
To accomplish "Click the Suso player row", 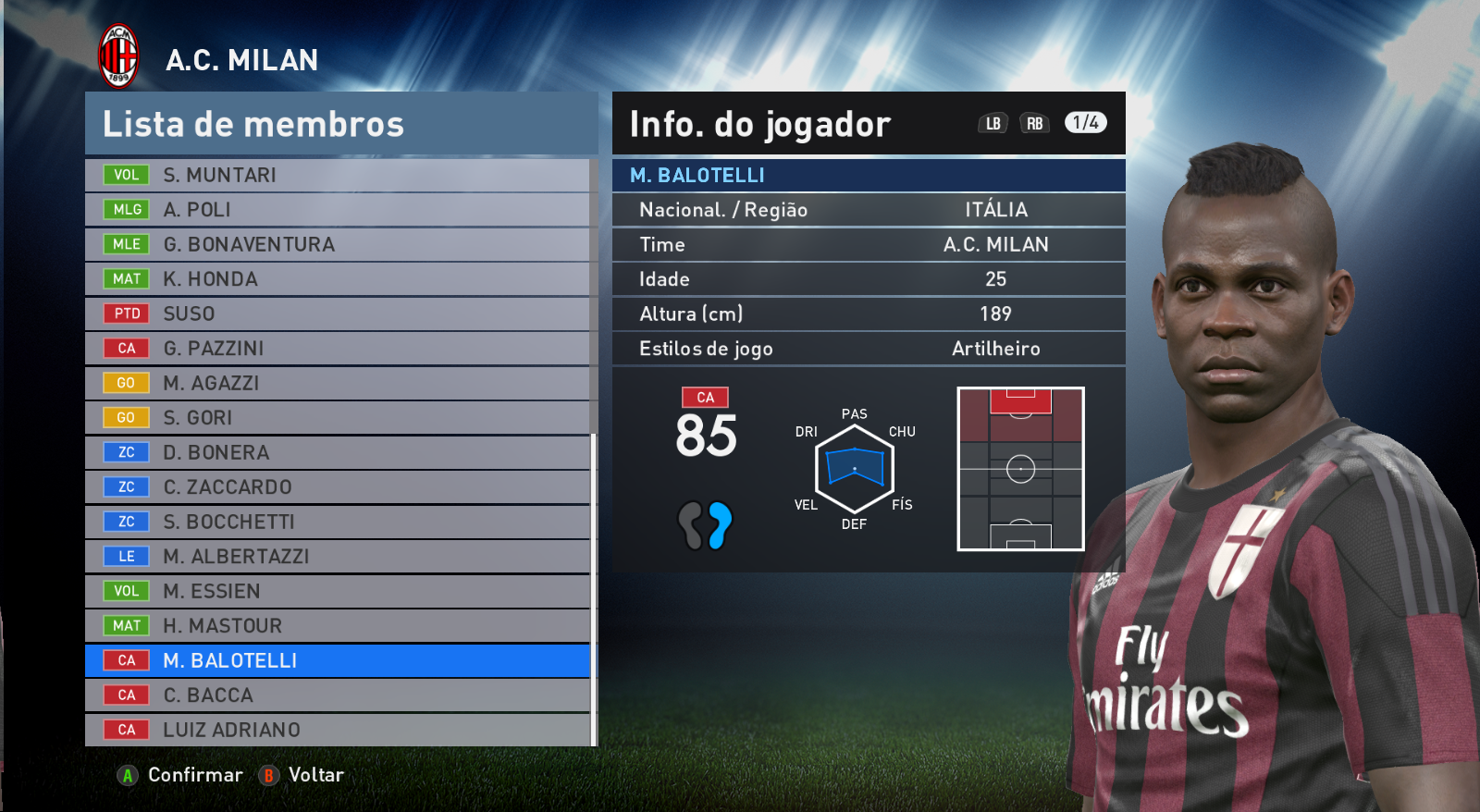I will [338, 314].
